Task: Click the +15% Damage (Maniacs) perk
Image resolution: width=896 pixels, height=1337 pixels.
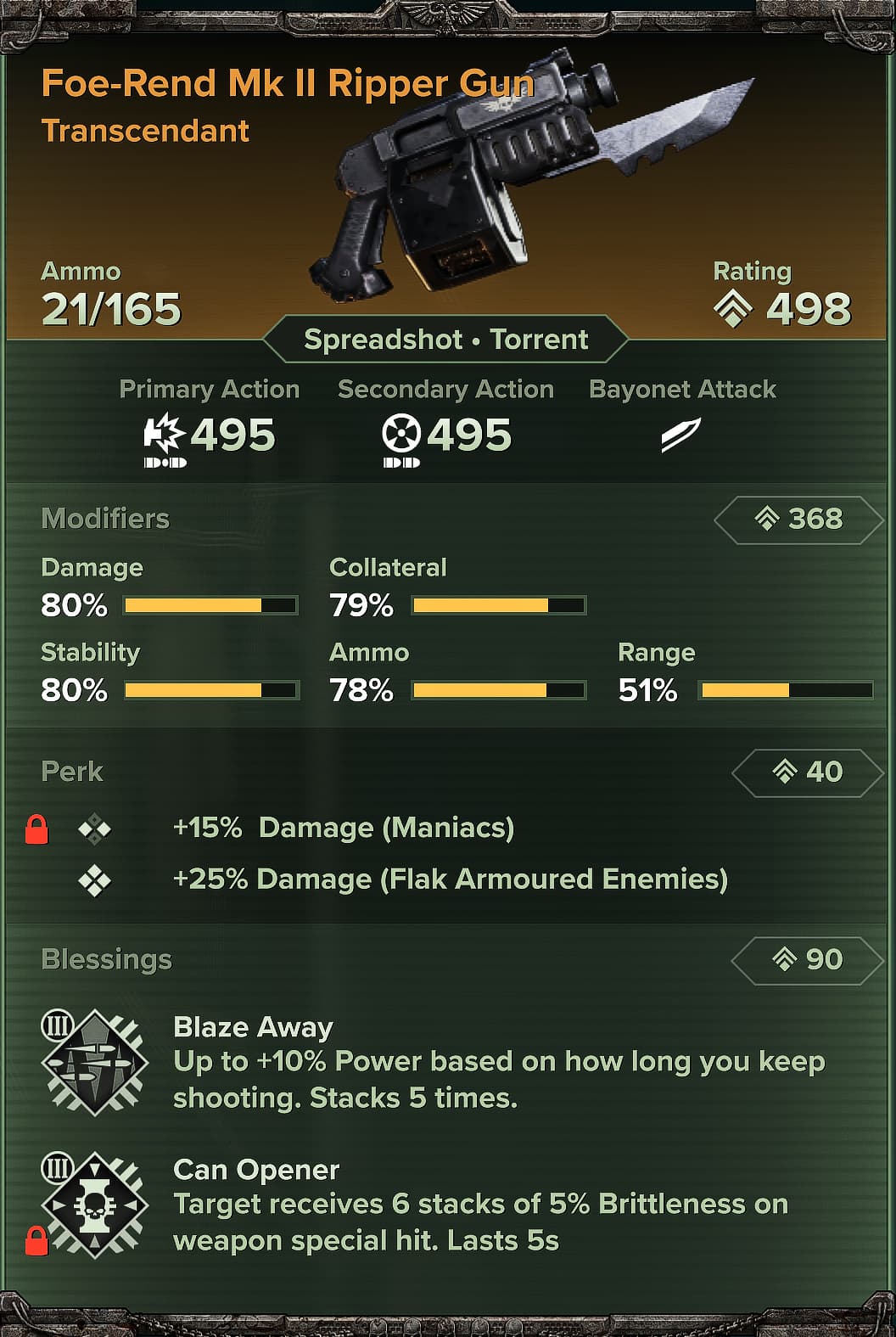Action: [343, 828]
